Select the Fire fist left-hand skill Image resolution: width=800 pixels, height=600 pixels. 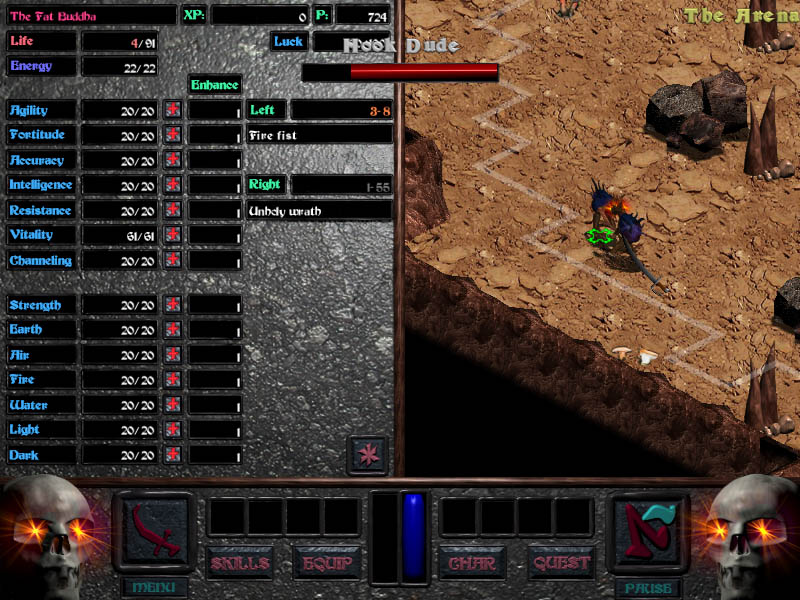click(x=319, y=135)
